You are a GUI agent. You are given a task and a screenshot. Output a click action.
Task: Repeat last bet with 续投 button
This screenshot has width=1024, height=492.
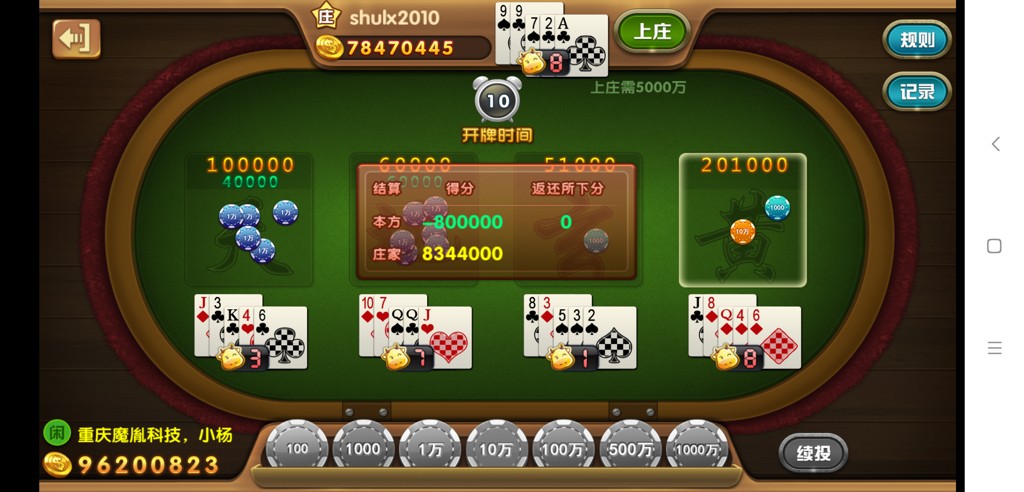[813, 452]
